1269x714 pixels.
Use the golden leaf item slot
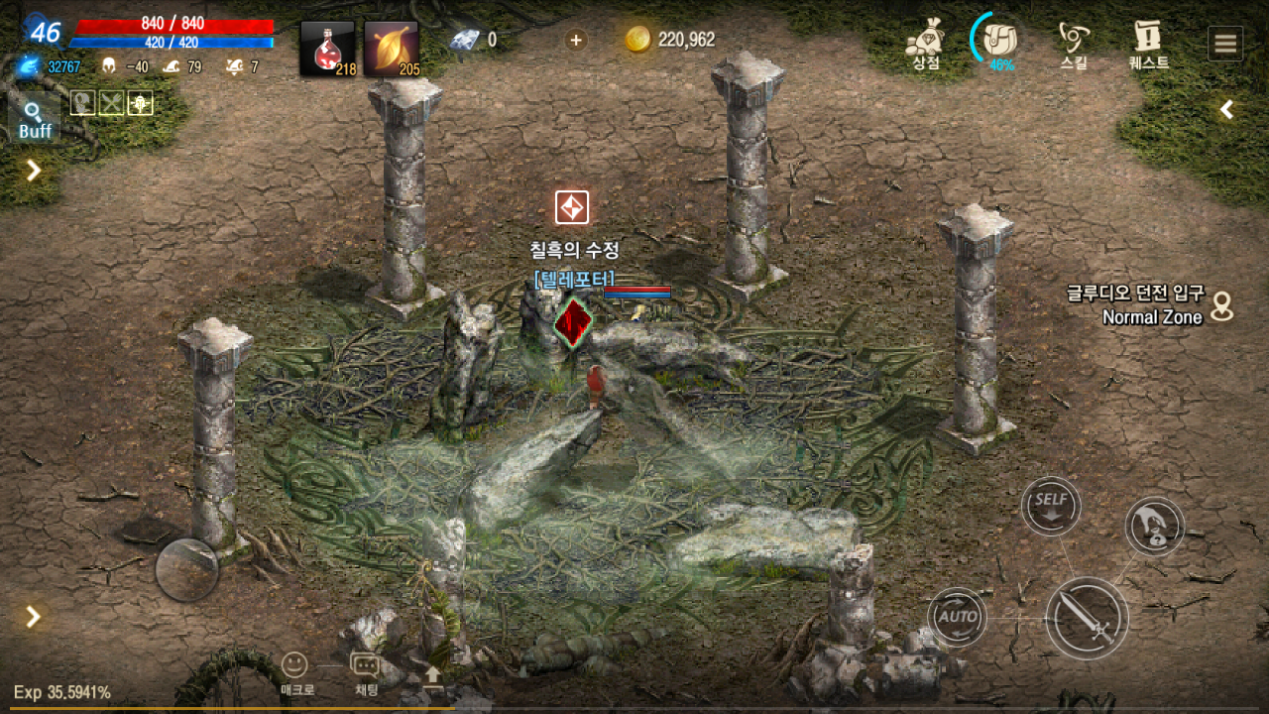tap(391, 49)
